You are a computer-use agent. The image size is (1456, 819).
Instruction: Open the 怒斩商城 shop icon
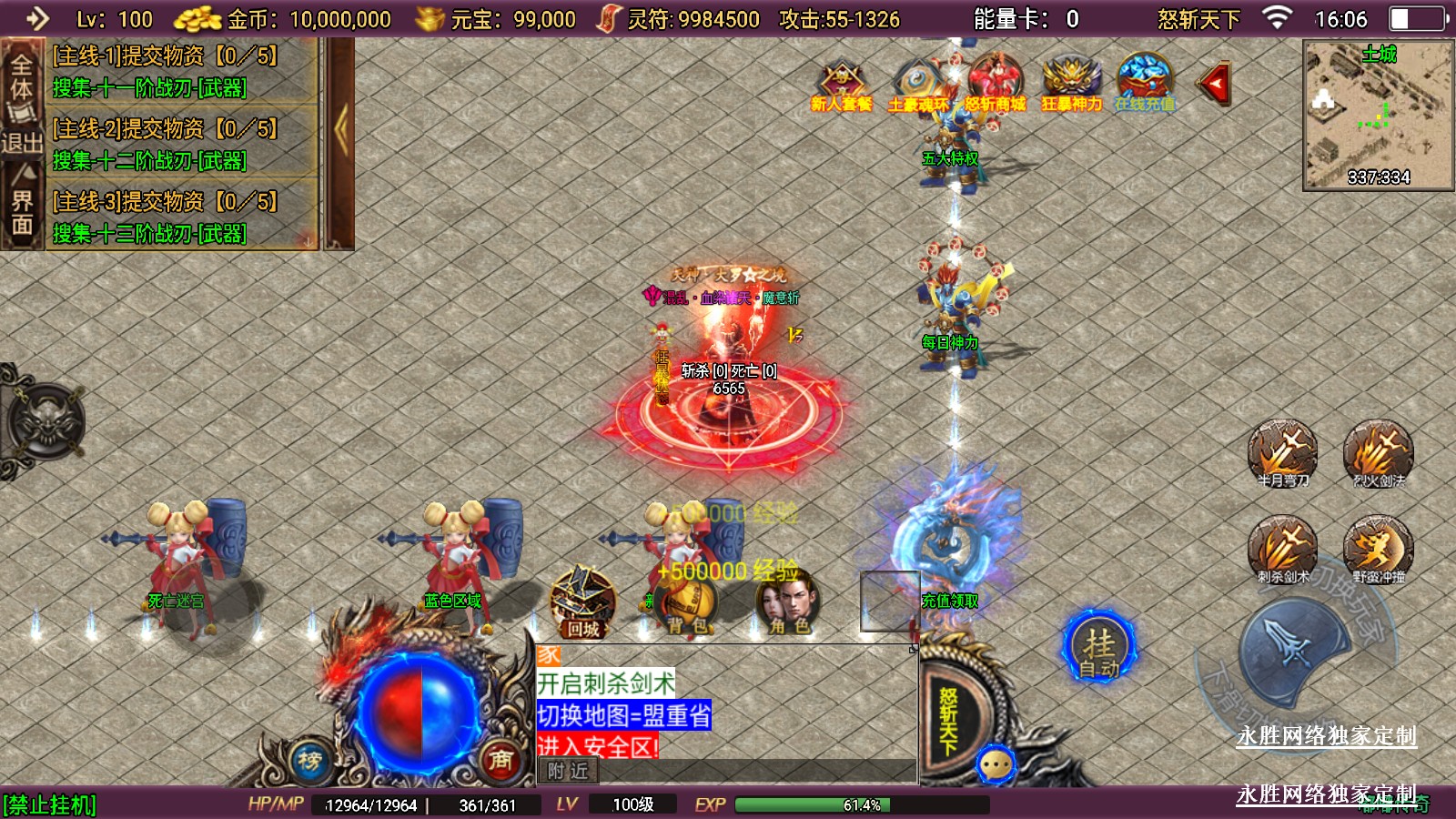[x=995, y=84]
